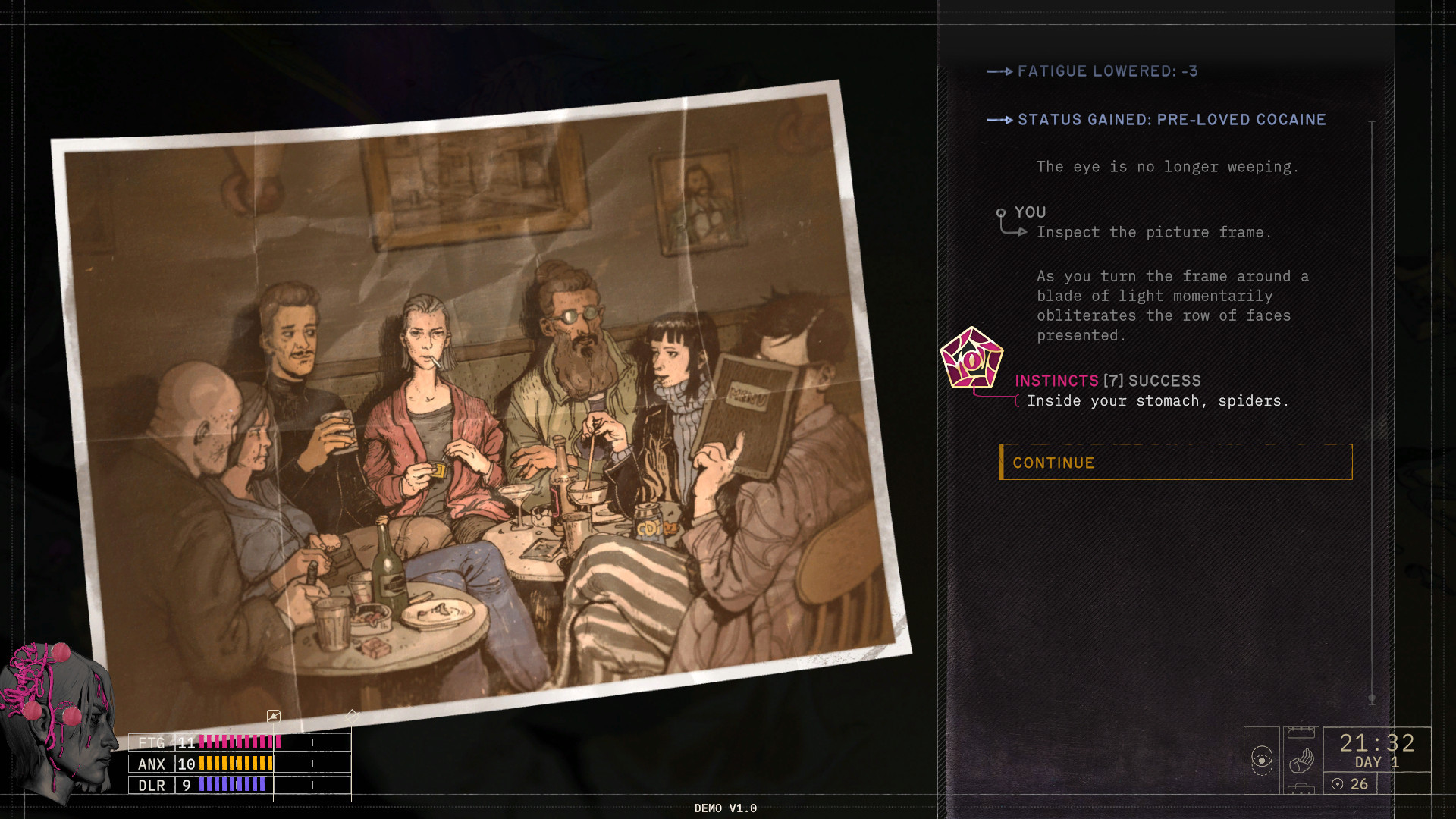This screenshot has width=1456, height=819.
Task: Open the briefcase inventory icon
Action: pyautogui.click(x=1301, y=789)
